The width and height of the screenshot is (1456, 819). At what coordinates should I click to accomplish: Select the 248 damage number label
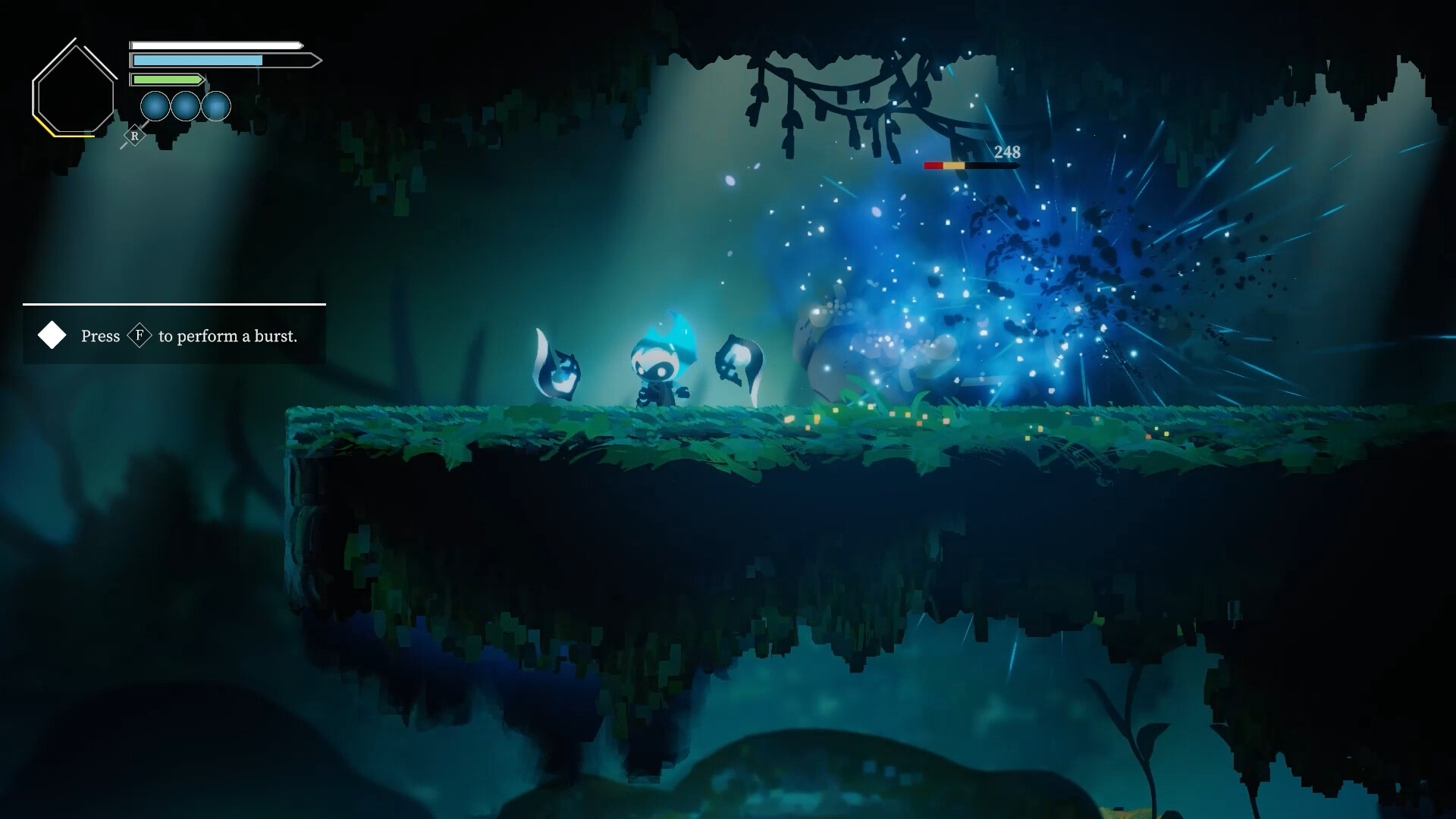[1006, 152]
